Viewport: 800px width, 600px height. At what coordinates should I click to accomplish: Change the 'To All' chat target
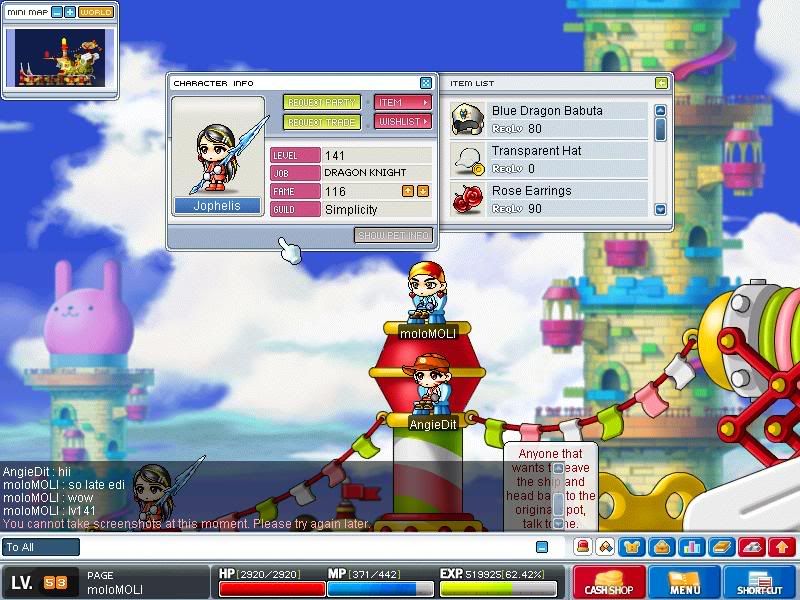[41, 547]
